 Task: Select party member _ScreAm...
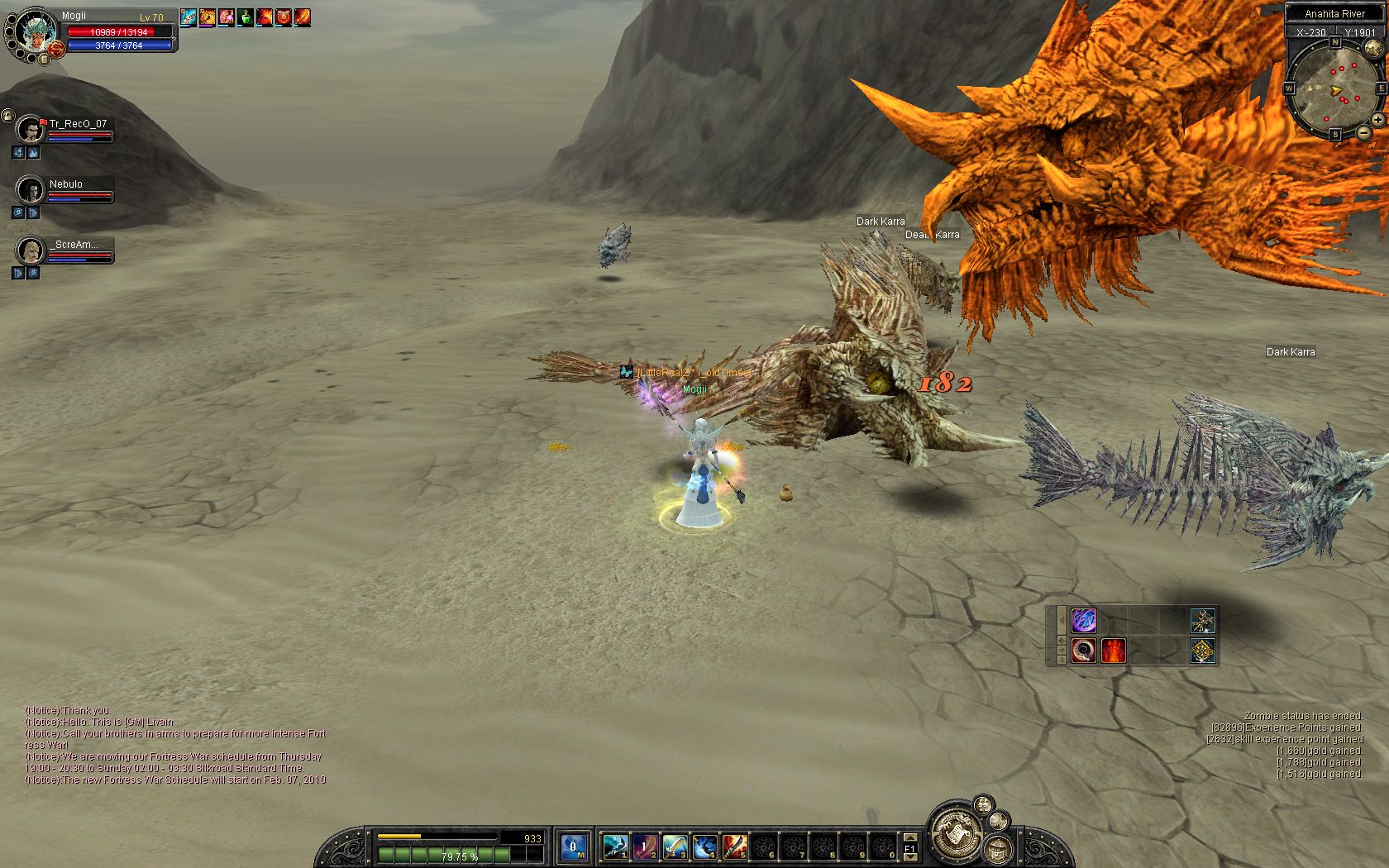tap(31, 250)
